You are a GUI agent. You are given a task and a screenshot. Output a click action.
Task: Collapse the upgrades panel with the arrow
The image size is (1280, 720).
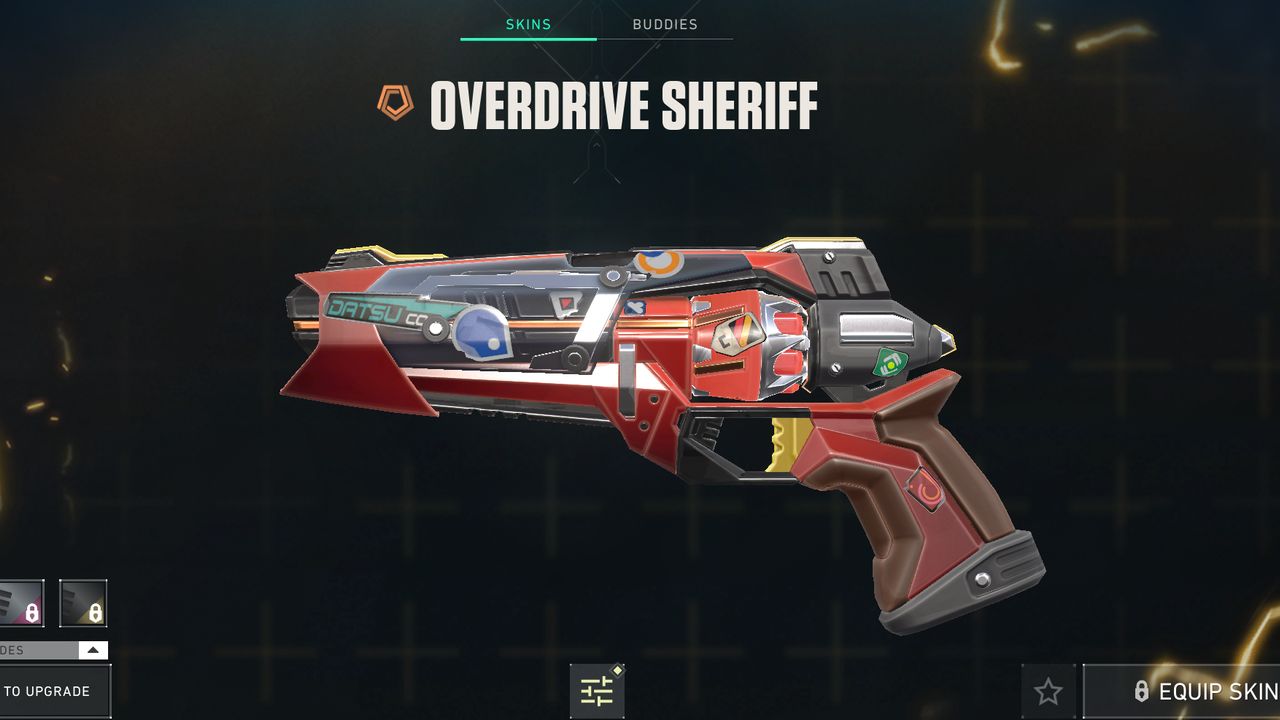pos(93,649)
